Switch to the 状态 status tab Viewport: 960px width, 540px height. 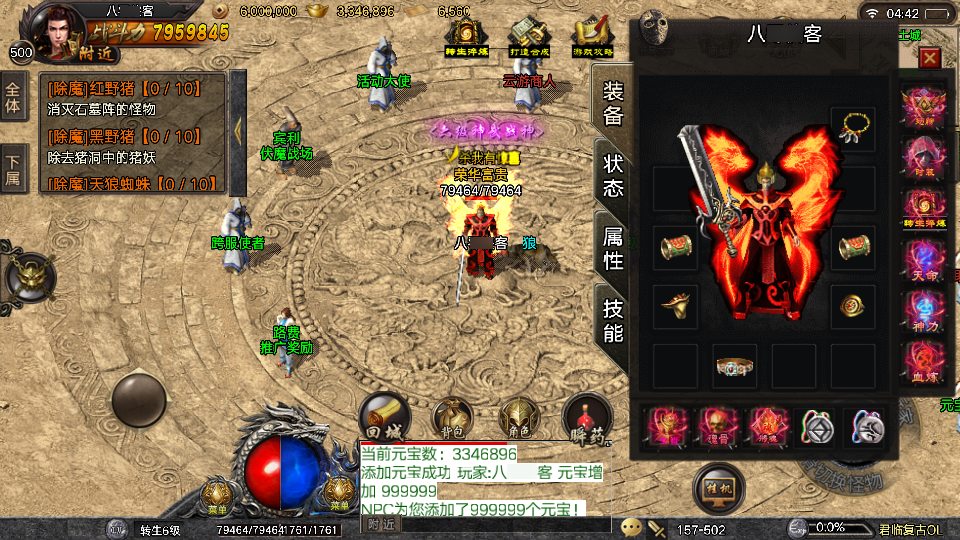(x=613, y=176)
